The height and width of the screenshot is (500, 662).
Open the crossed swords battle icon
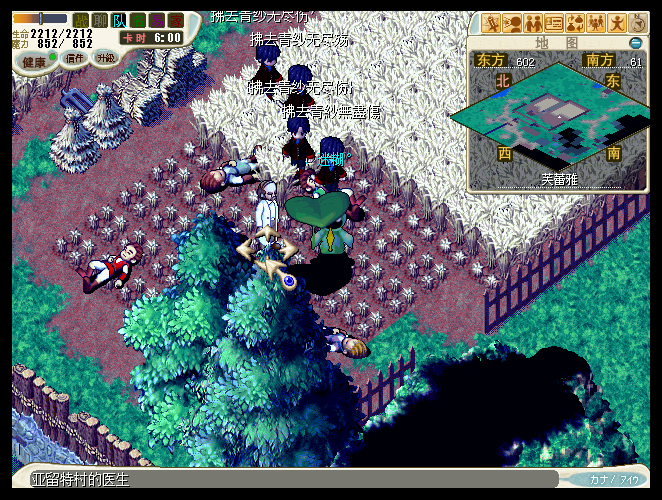[x=491, y=23]
